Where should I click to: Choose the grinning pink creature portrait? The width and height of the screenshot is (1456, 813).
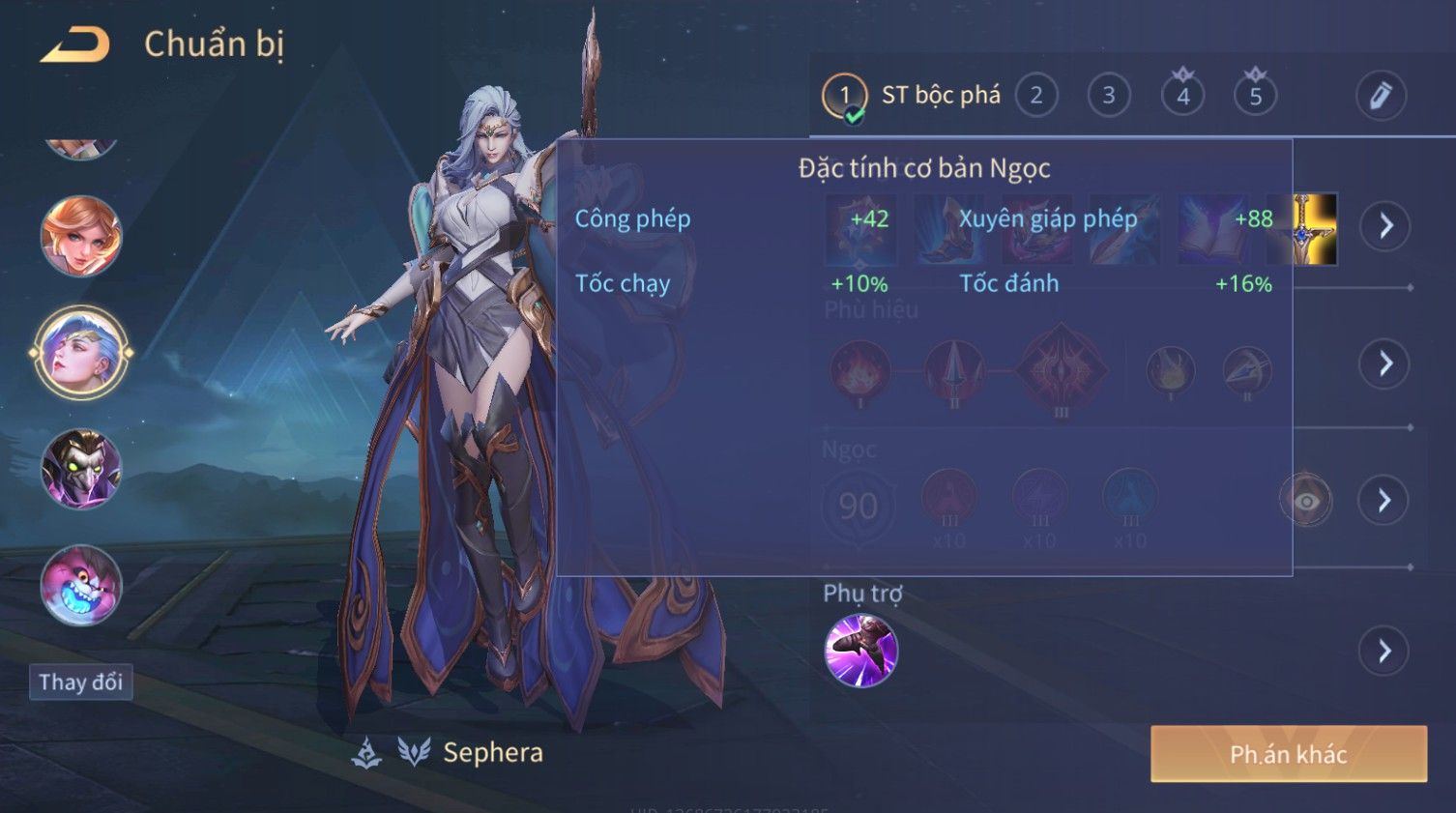tap(81, 586)
